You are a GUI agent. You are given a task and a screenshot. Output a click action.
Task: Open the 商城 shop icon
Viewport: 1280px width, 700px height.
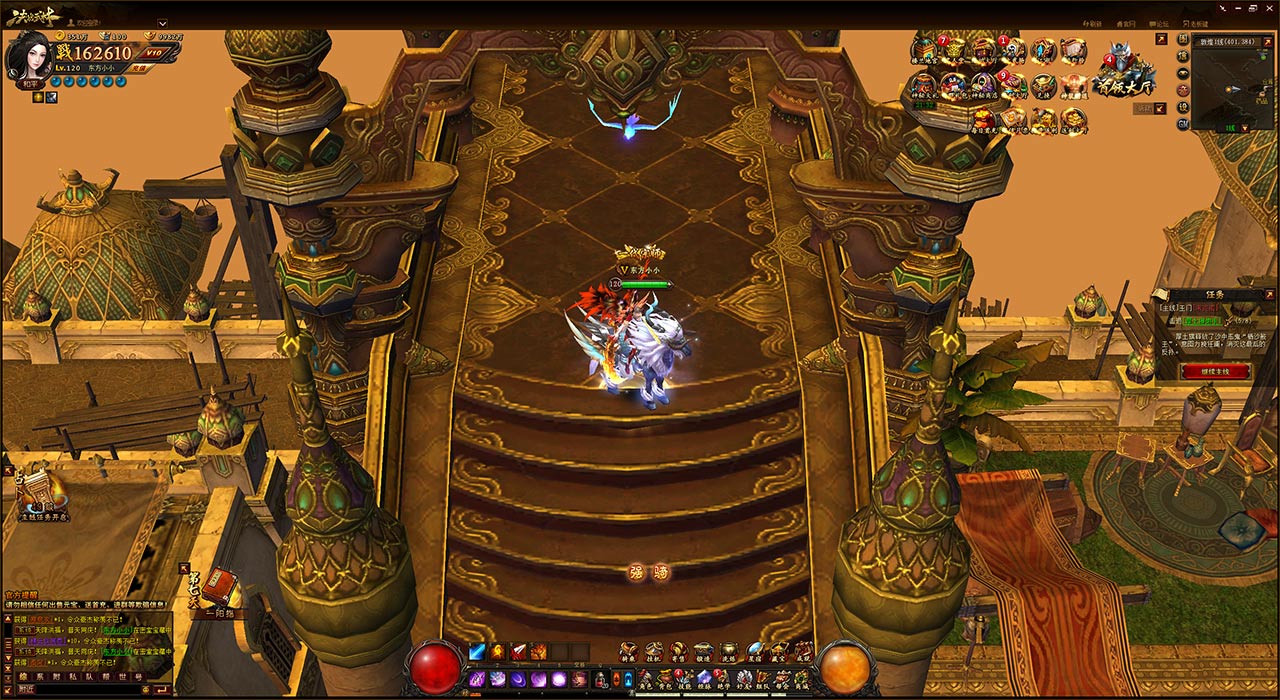(x=803, y=680)
